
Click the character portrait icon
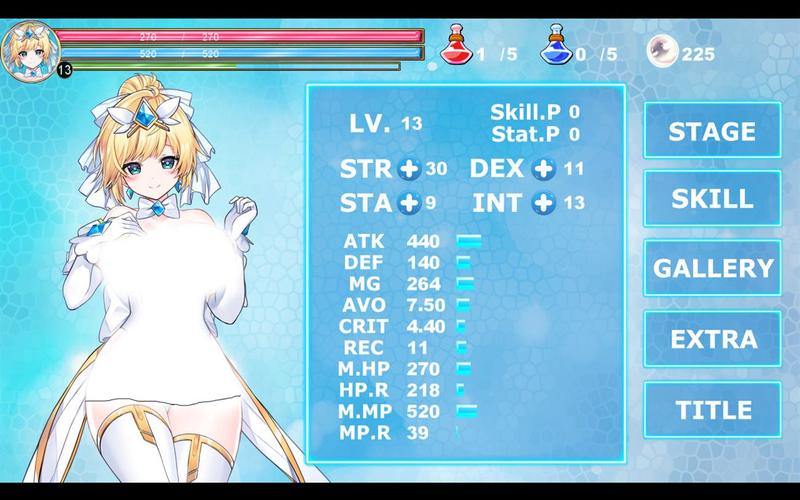(x=26, y=45)
